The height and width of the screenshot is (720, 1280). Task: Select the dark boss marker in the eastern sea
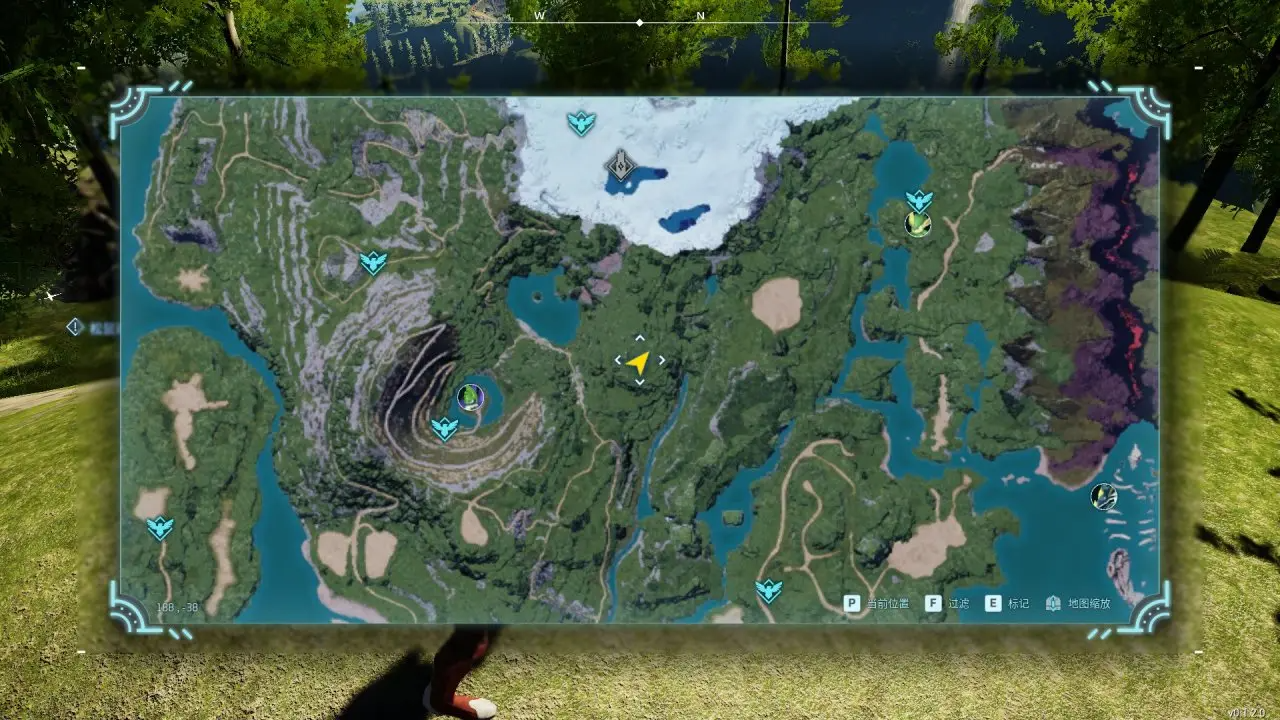1103,496
